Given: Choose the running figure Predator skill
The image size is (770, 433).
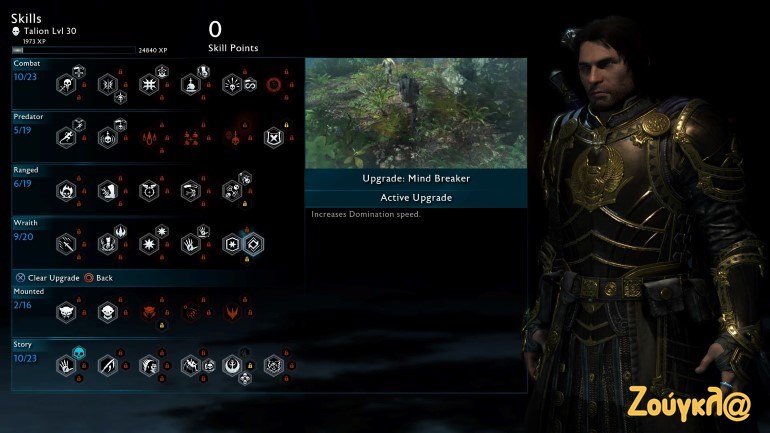Looking at the screenshot, I should click(66, 137).
